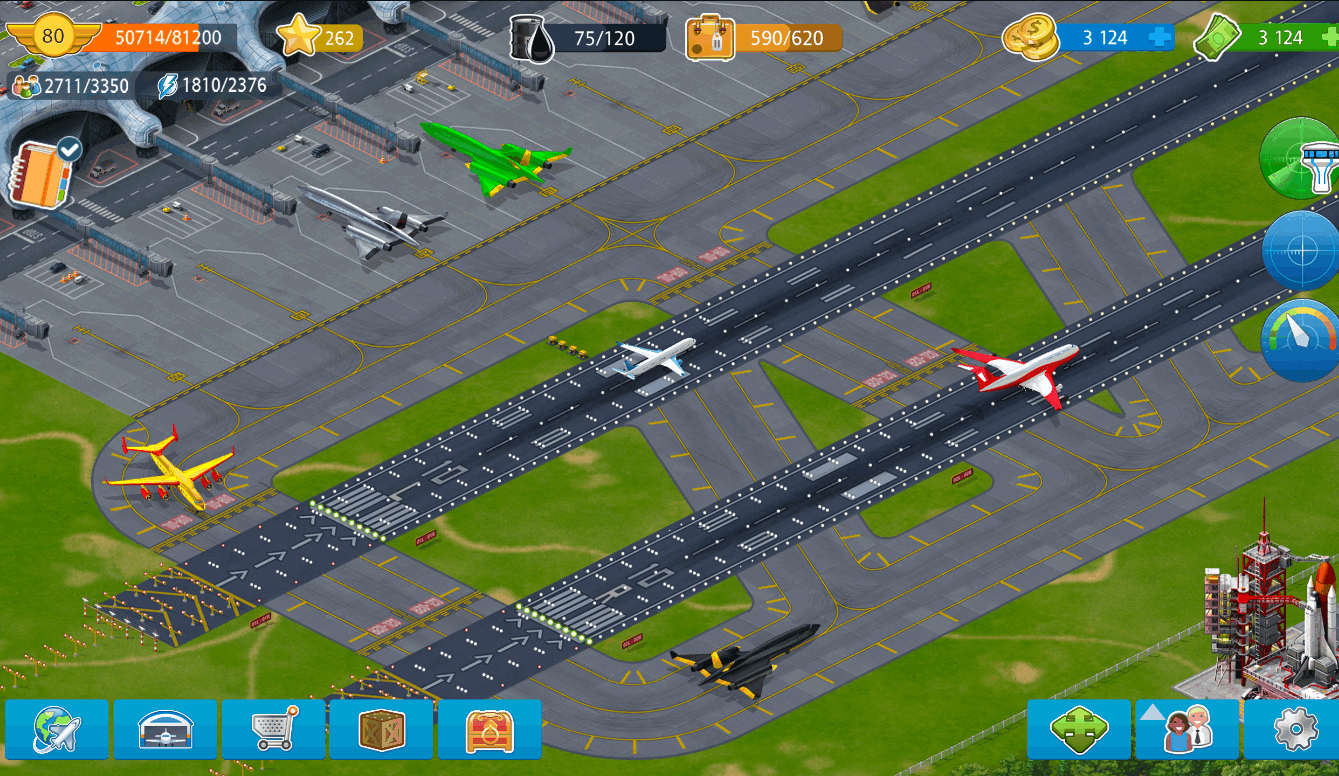Screen dimensions: 1339x776
Task: Open the speedometer gauge icon
Action: click(1302, 339)
